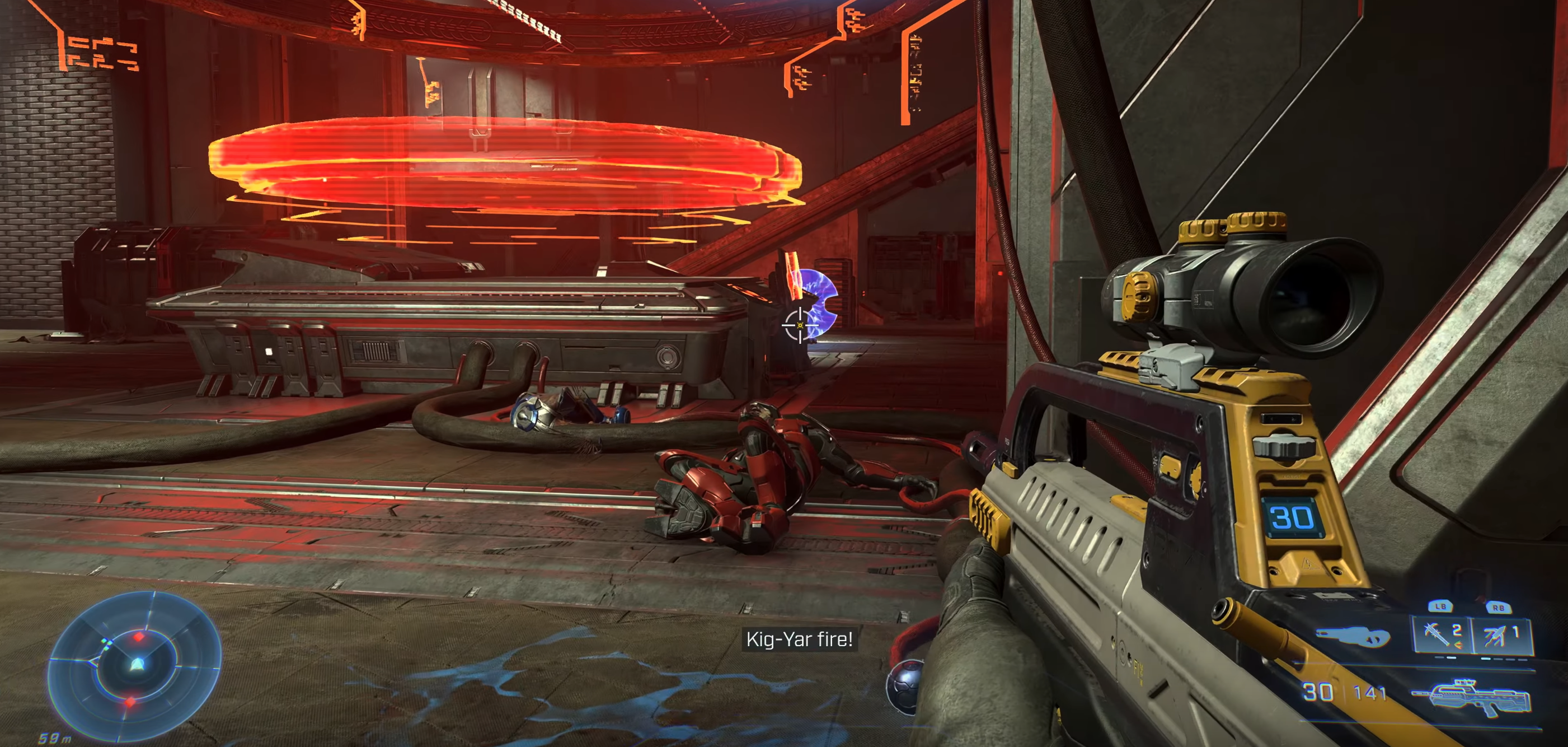1568x747 pixels.
Task: Activate the equipment ability slot showing 1
Action: [1500, 635]
